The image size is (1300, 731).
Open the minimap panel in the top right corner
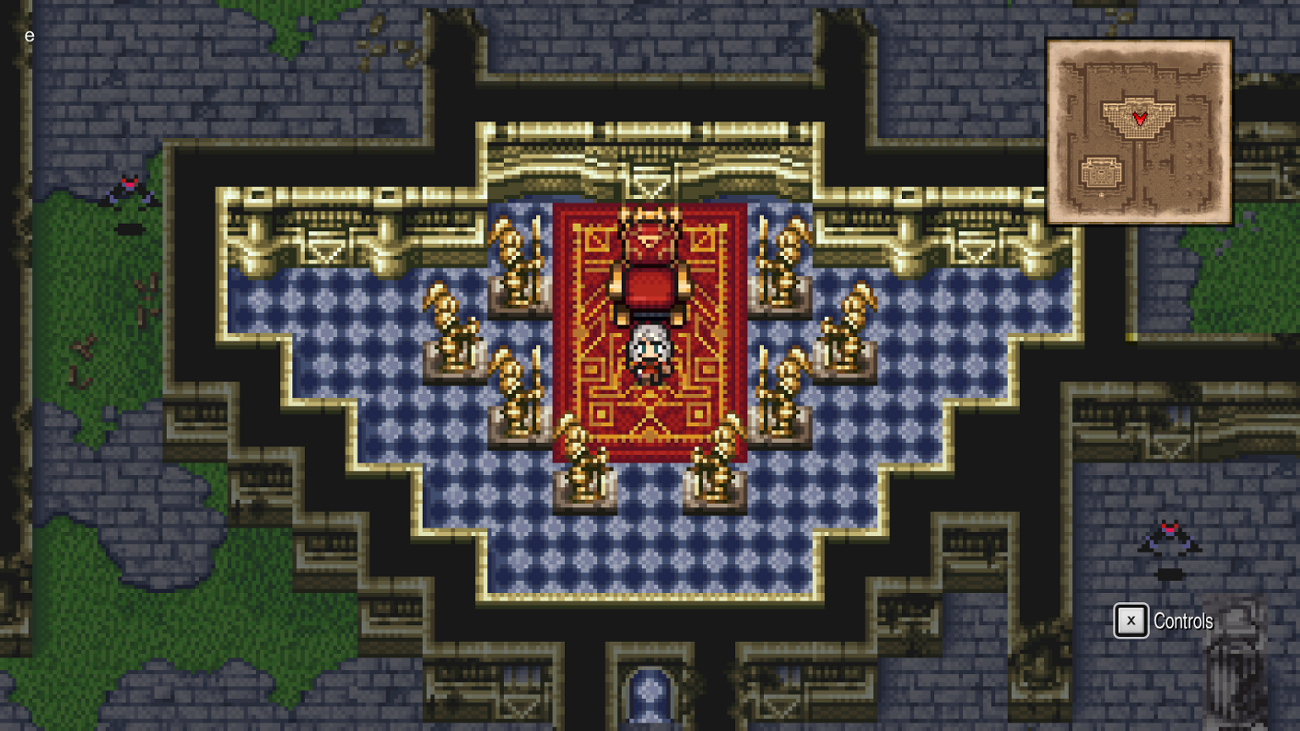(1140, 128)
